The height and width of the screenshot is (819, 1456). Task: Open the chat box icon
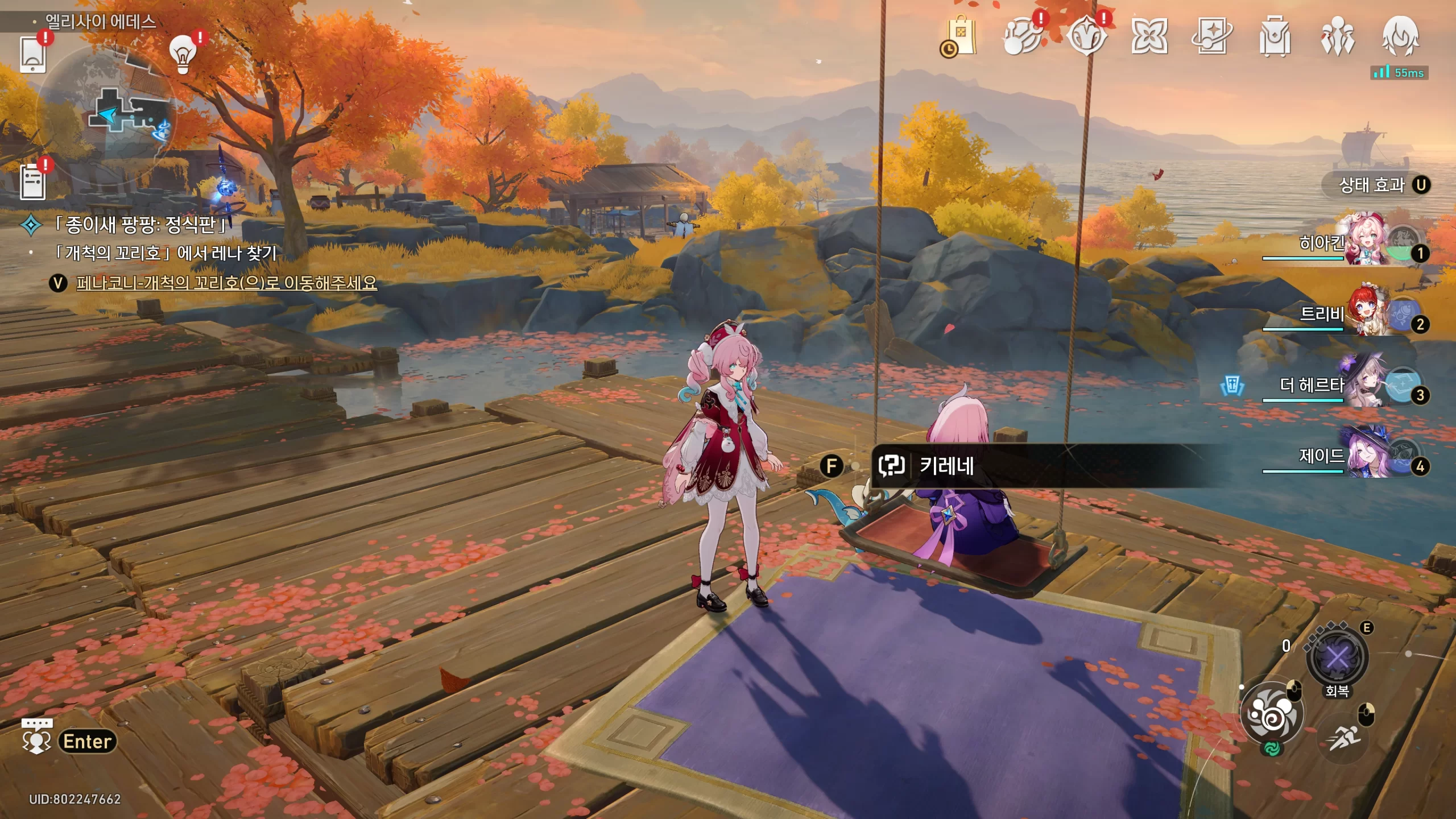[37, 735]
